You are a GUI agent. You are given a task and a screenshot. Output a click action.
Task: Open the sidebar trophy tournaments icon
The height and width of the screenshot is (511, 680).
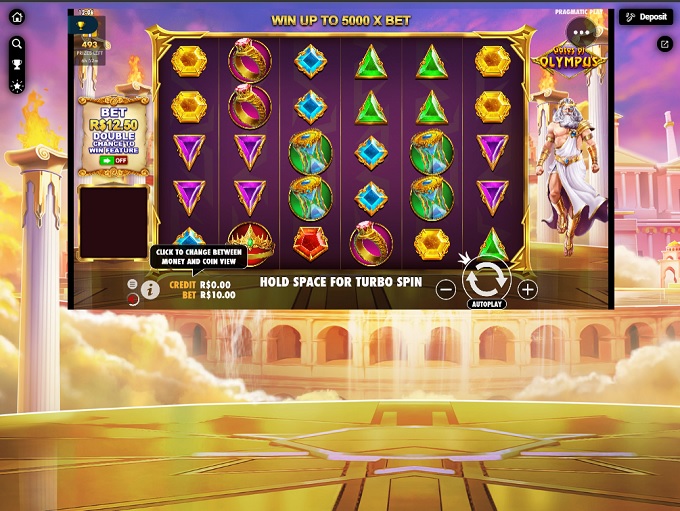[17, 65]
